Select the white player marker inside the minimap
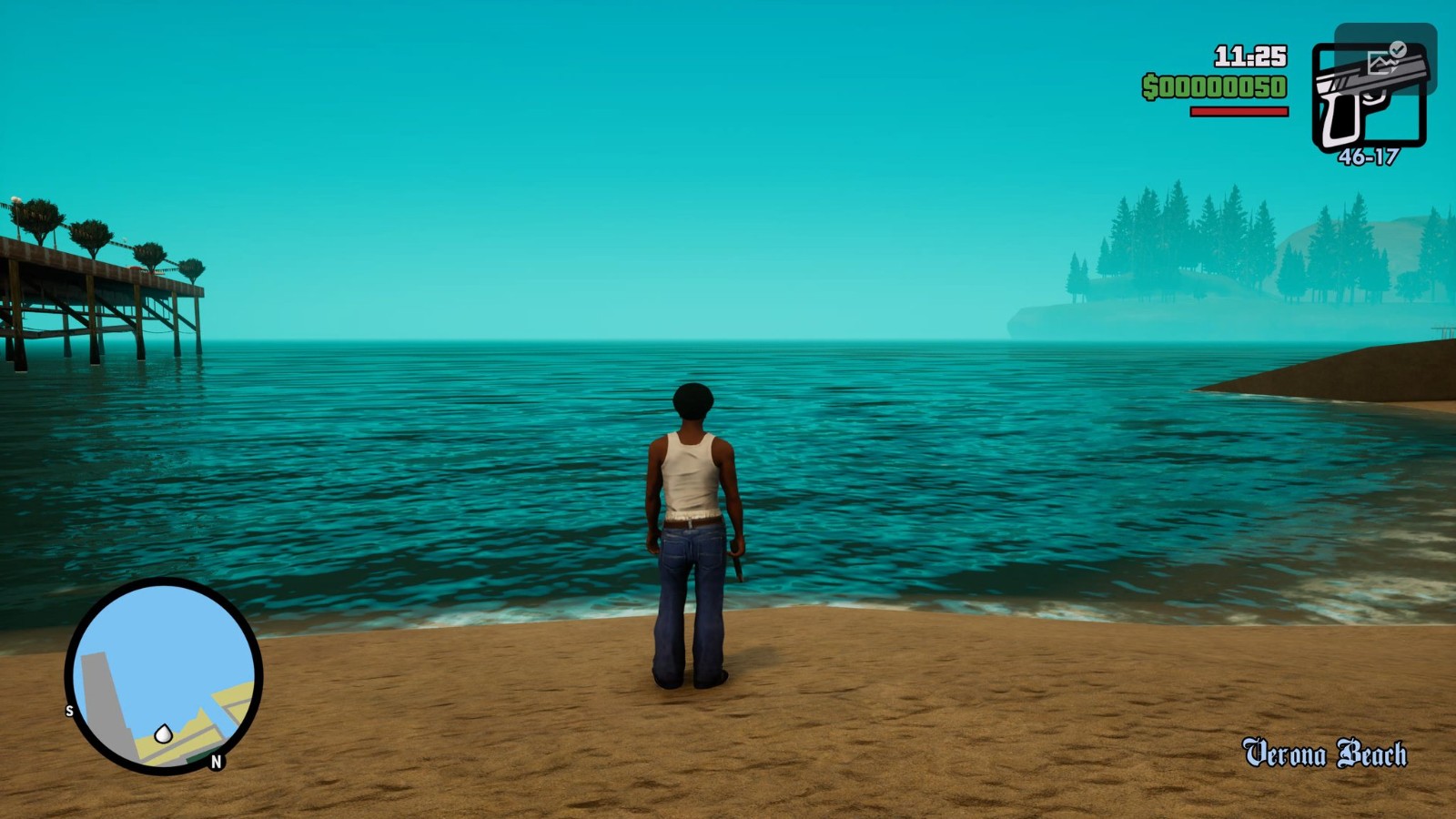The width and height of the screenshot is (1456, 819). click(163, 733)
